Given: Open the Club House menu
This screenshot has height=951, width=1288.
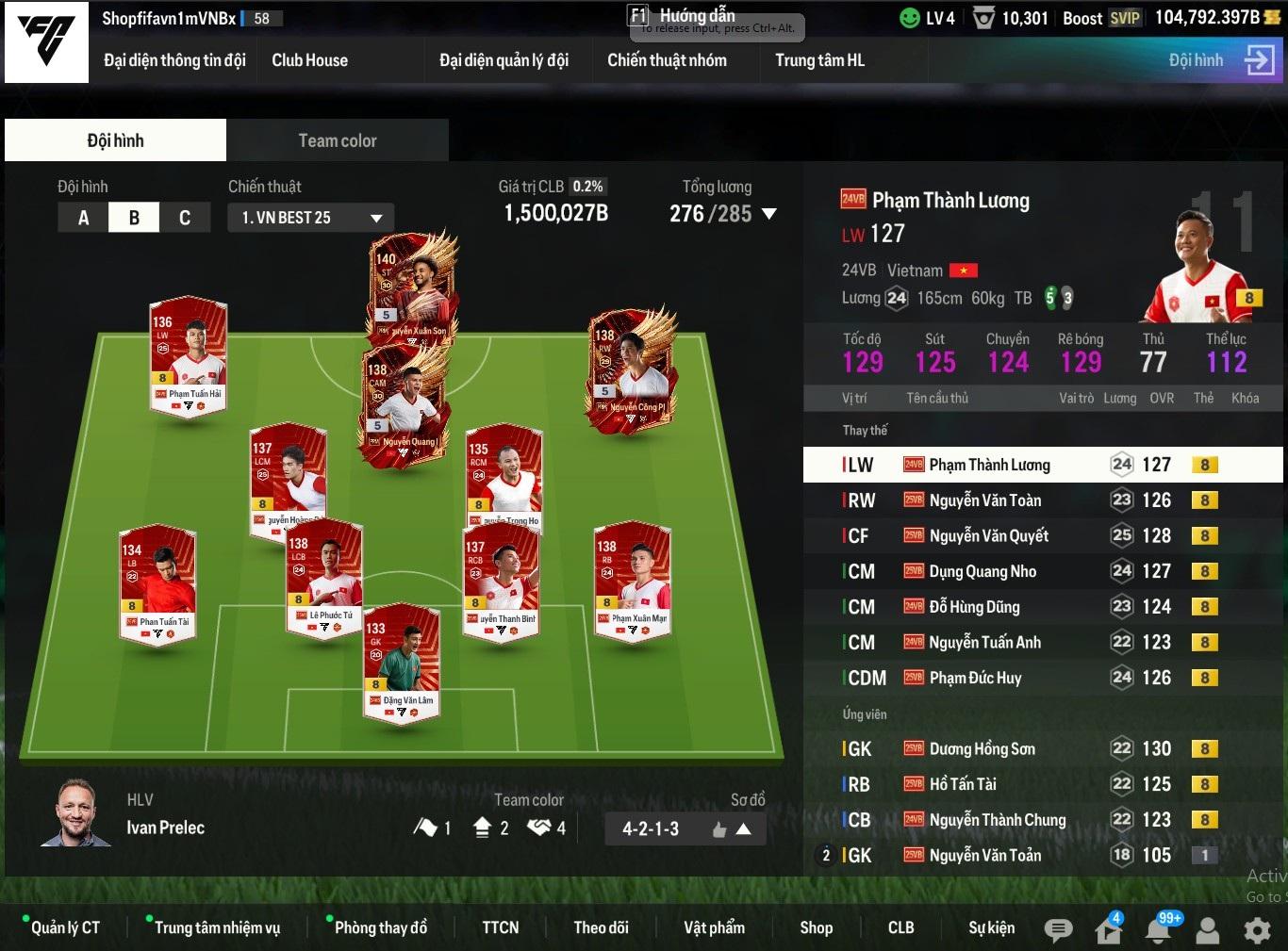Looking at the screenshot, I should pyautogui.click(x=309, y=60).
